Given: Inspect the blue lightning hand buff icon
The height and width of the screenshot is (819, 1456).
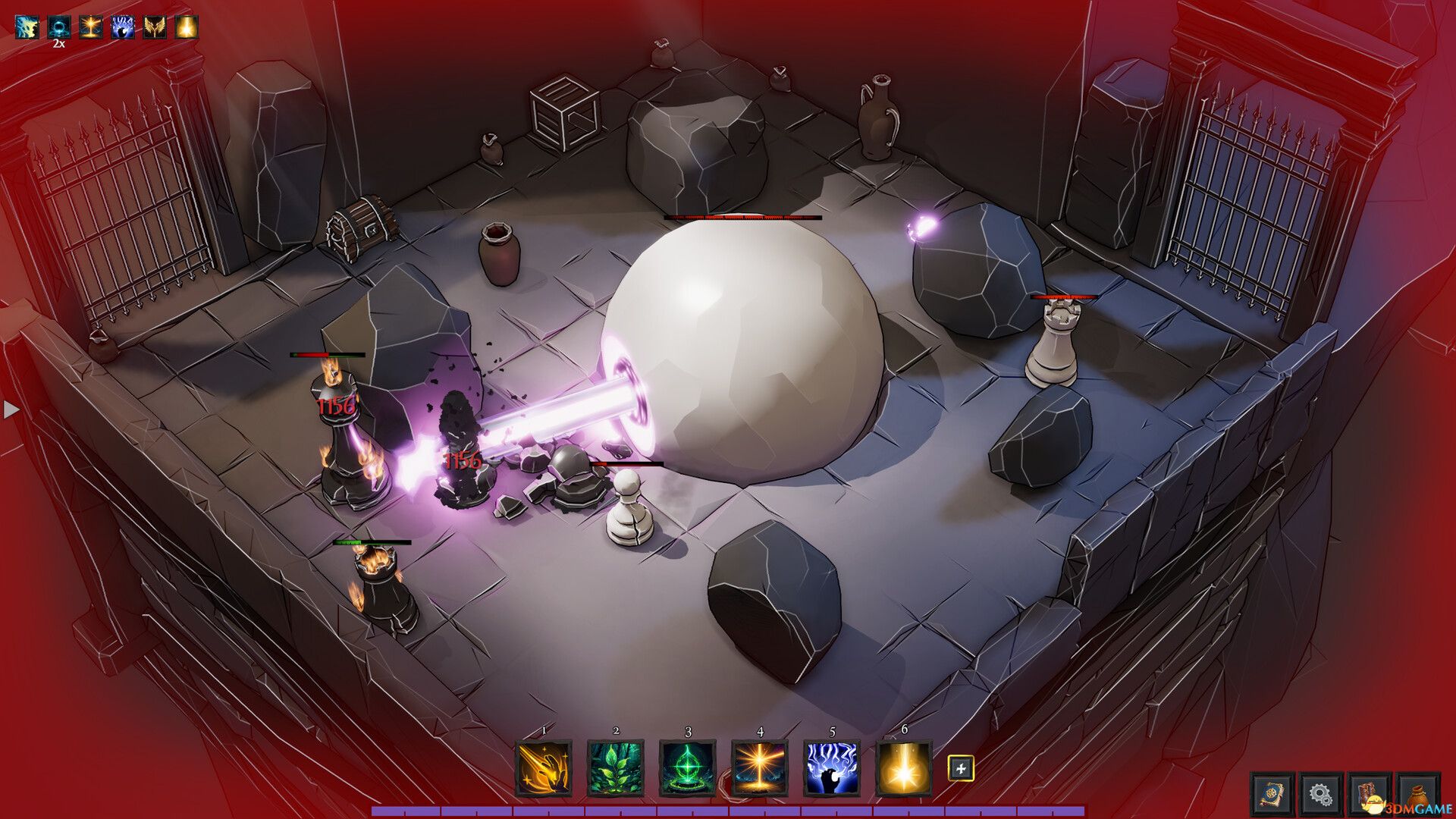Looking at the screenshot, I should tap(123, 27).
